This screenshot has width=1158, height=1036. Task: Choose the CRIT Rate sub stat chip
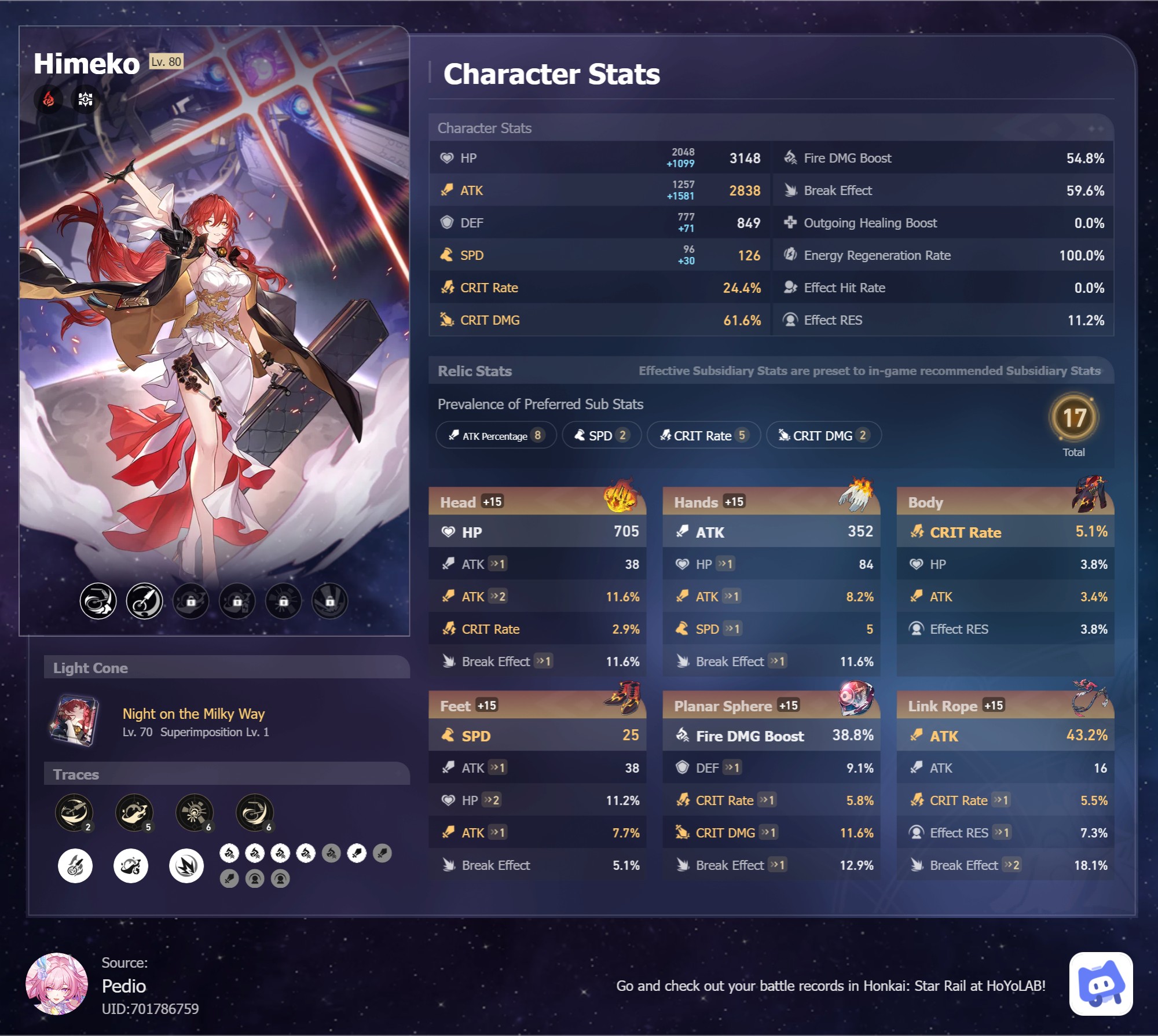[703, 435]
